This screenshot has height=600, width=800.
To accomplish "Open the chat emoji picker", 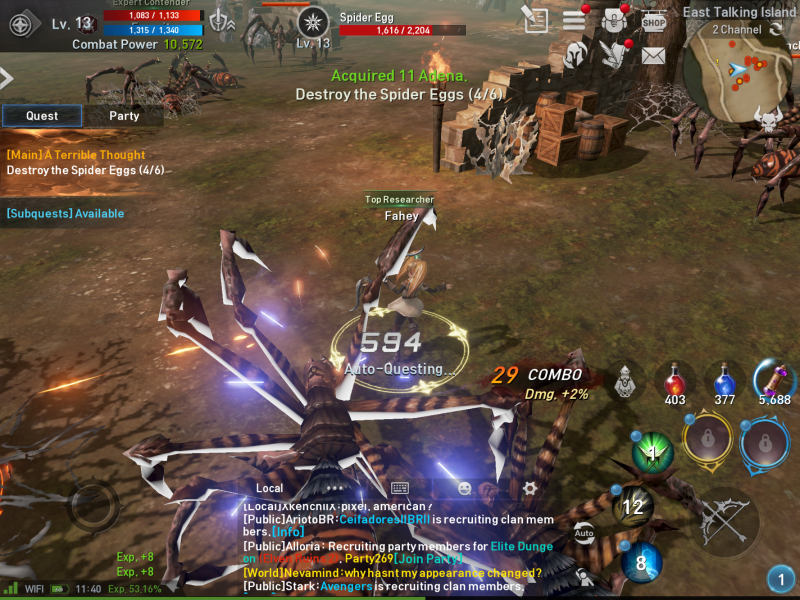I will click(x=464, y=488).
